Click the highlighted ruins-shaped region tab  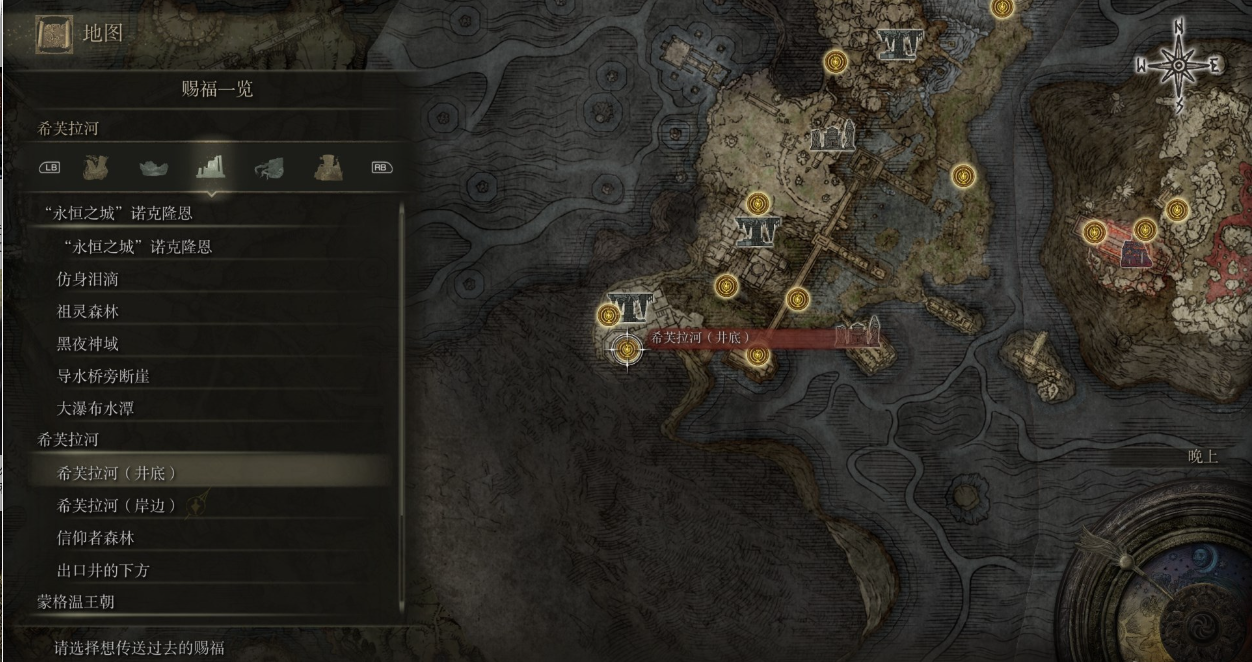tap(210, 166)
